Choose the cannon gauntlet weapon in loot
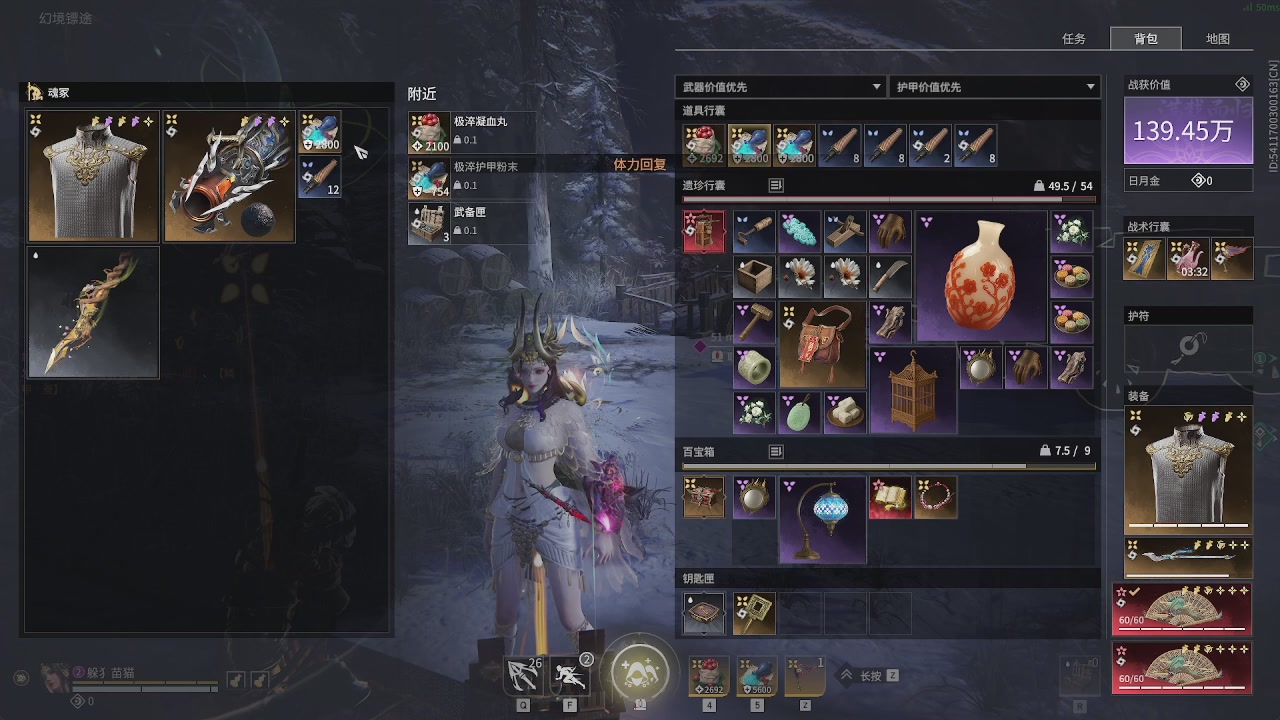The image size is (1280, 720). pyautogui.click(x=229, y=177)
